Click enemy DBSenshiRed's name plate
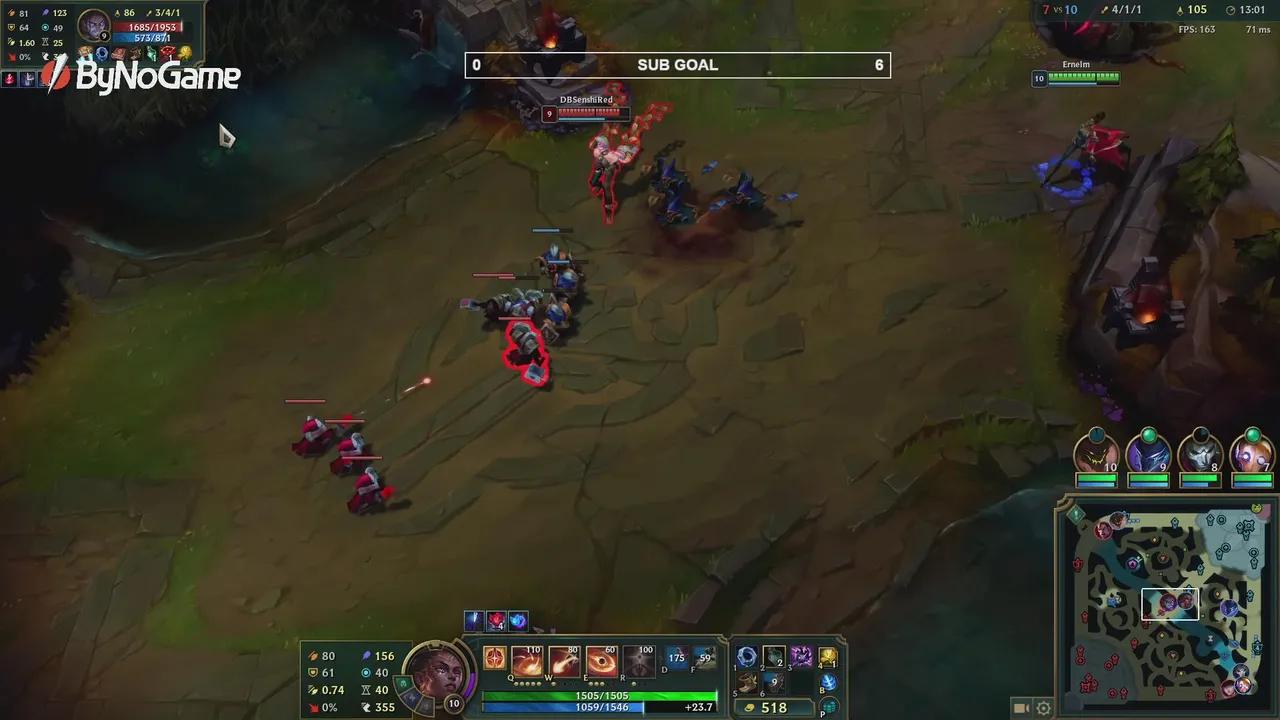 (588, 99)
